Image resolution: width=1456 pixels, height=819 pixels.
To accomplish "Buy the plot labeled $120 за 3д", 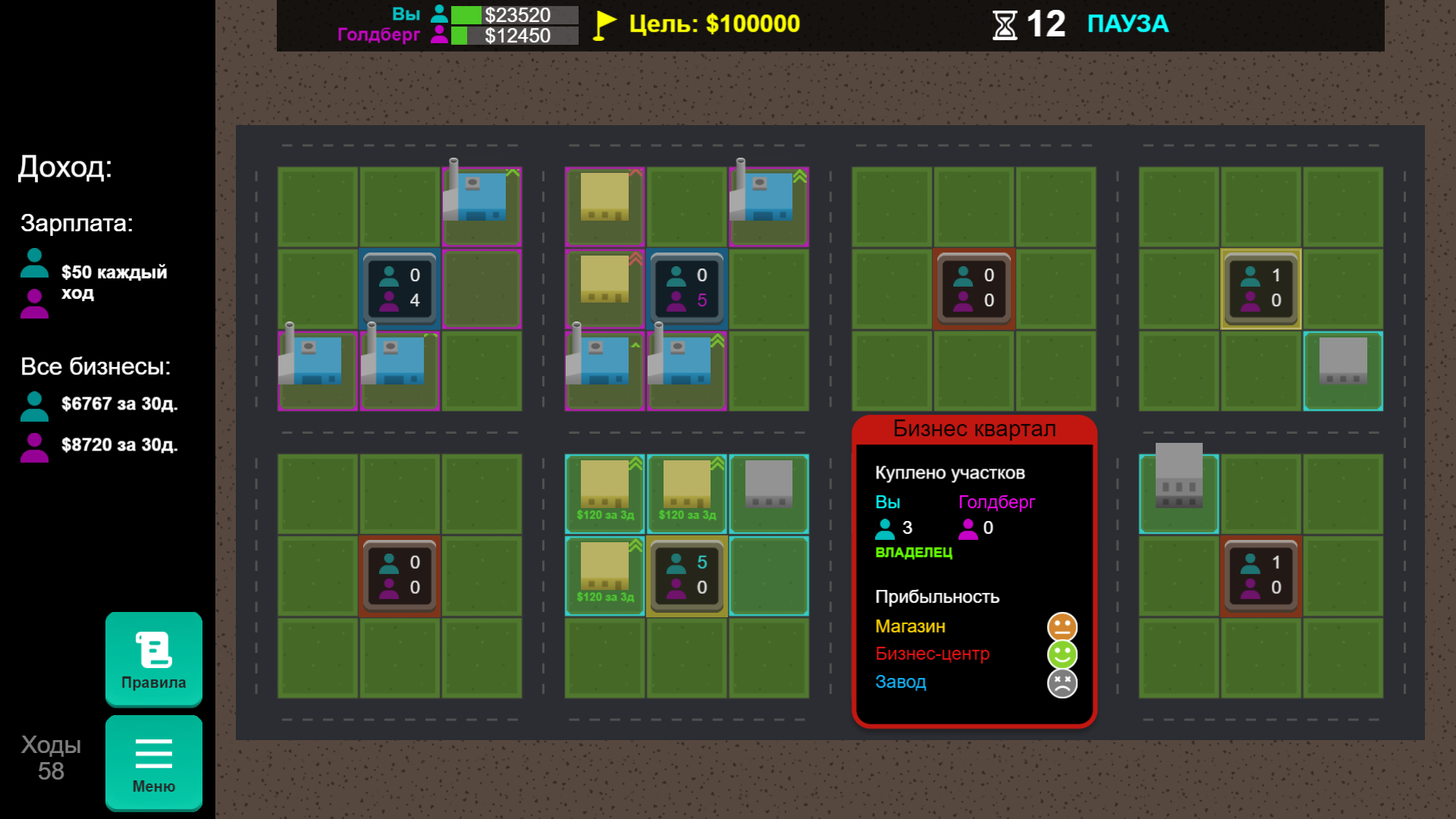I will point(604,513).
